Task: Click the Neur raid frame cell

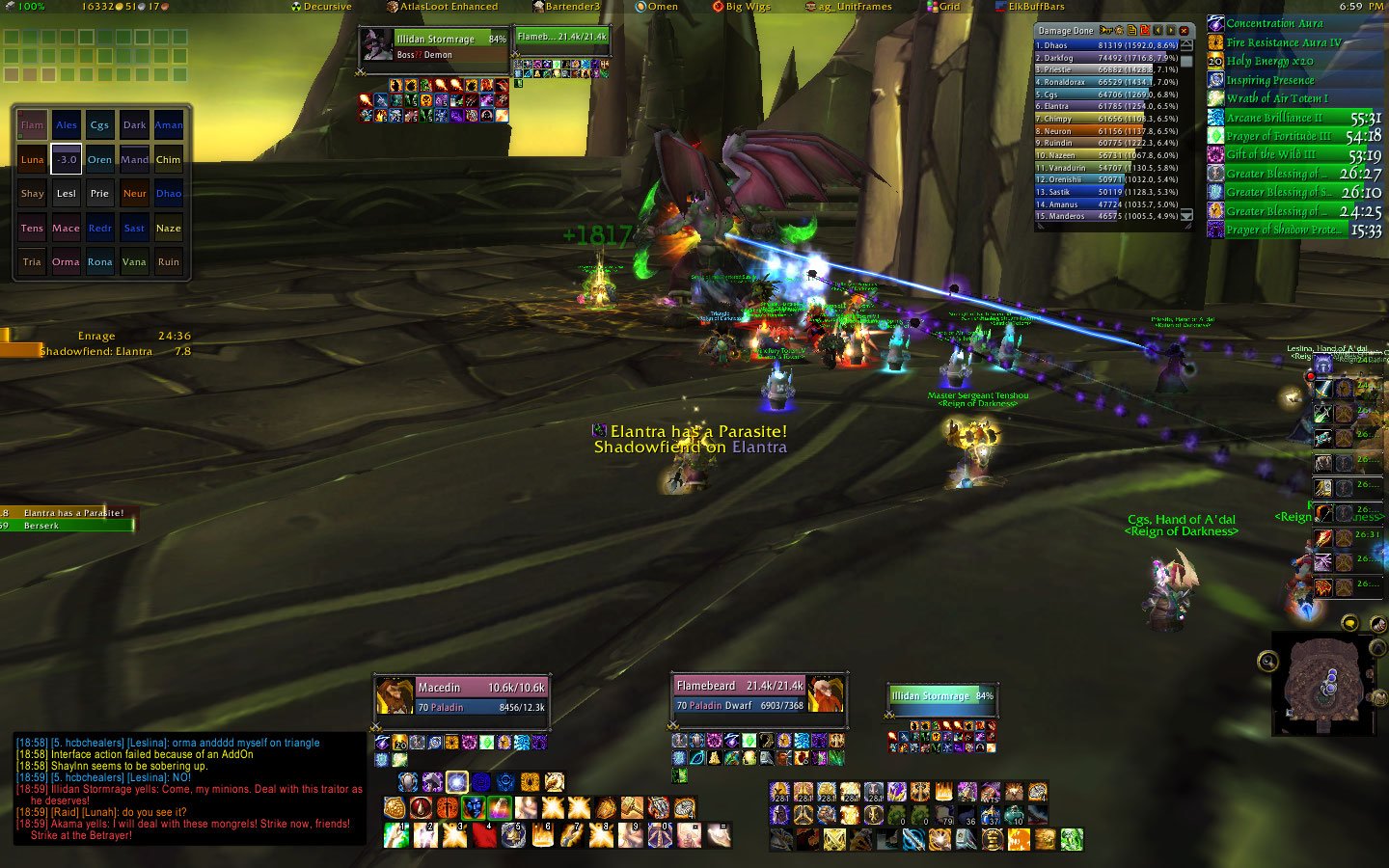Action: (x=134, y=194)
